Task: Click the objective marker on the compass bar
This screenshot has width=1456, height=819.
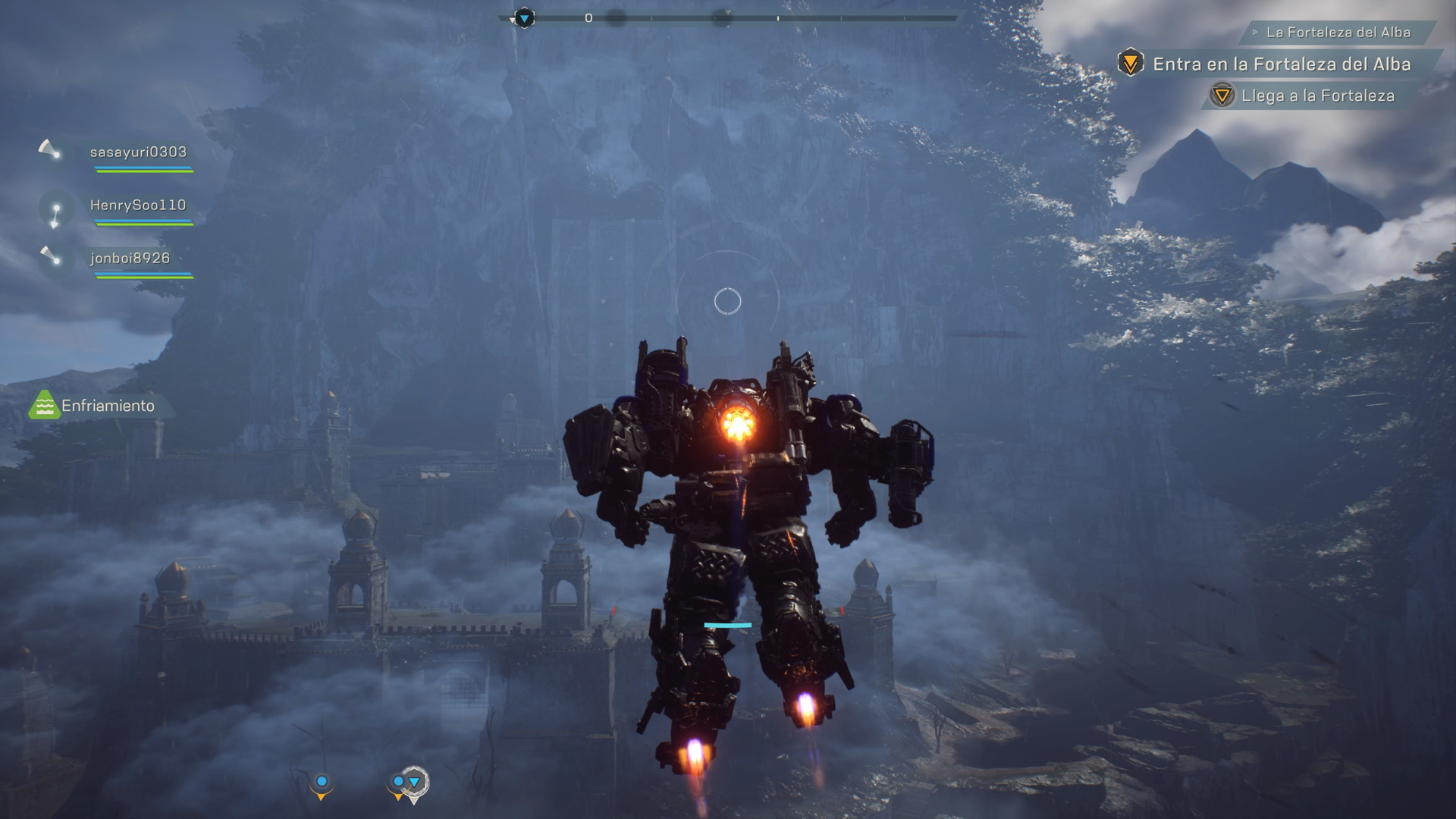Action: click(x=524, y=17)
